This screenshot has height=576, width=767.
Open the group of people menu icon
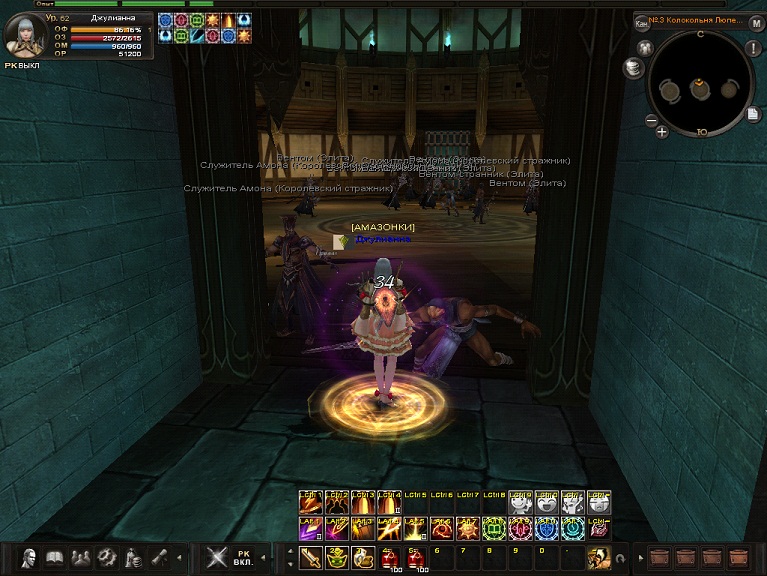81,558
